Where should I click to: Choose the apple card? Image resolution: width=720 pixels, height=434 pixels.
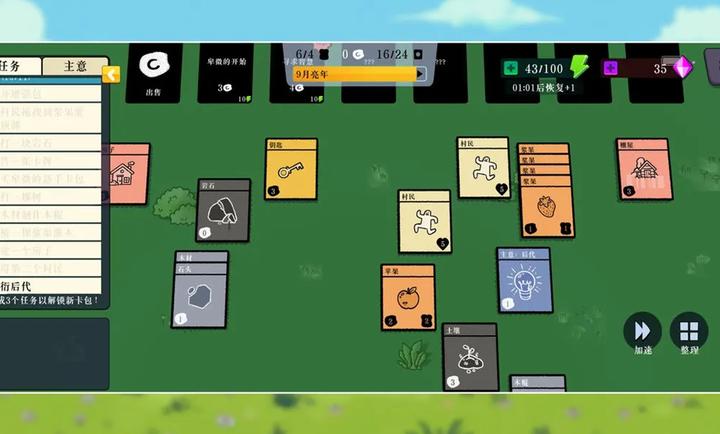point(407,297)
